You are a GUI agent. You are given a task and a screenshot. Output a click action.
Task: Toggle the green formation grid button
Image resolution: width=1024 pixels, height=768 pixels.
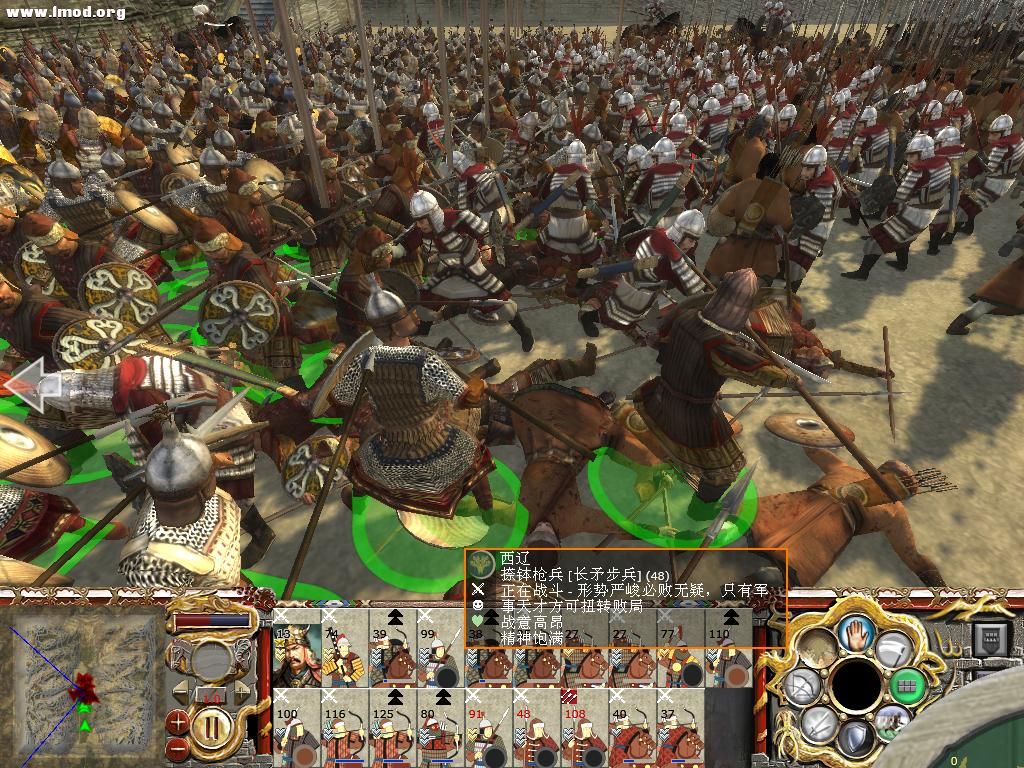pos(907,686)
